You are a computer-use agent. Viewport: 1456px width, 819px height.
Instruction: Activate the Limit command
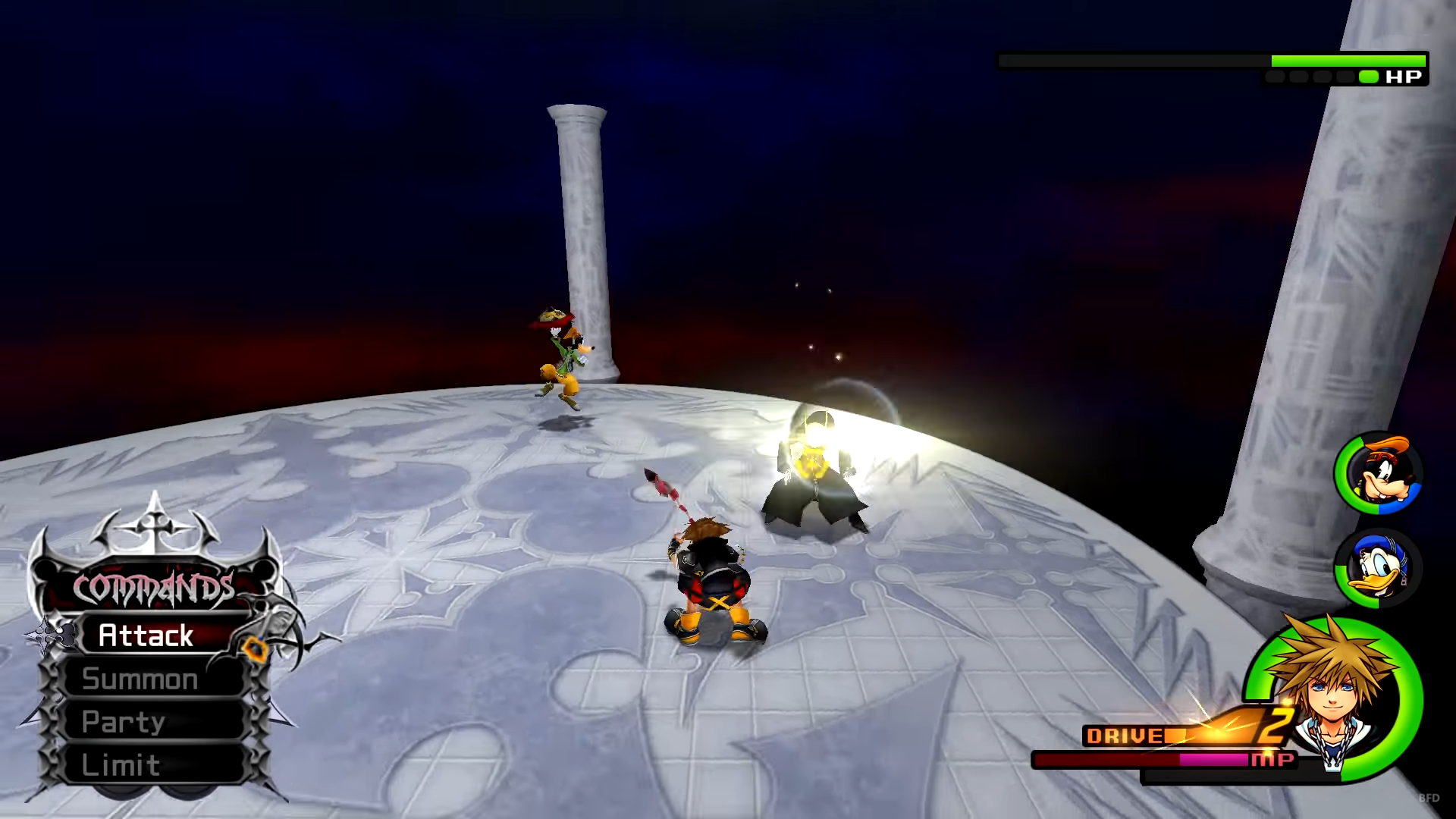click(121, 765)
